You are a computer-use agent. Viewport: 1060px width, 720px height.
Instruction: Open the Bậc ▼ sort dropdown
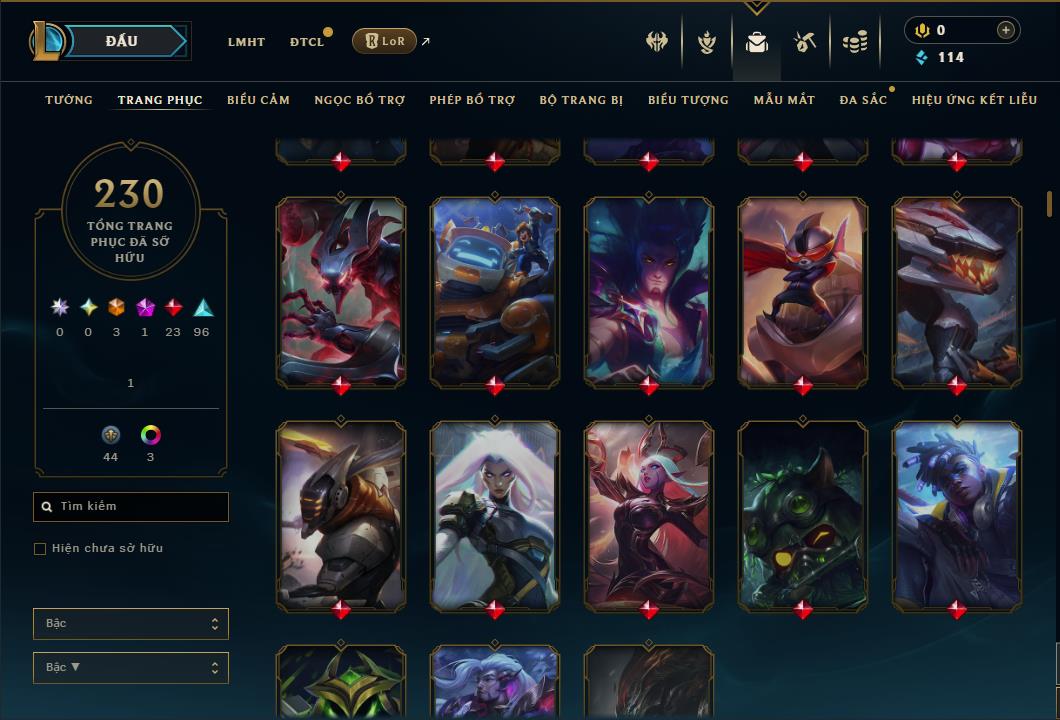[x=131, y=667]
